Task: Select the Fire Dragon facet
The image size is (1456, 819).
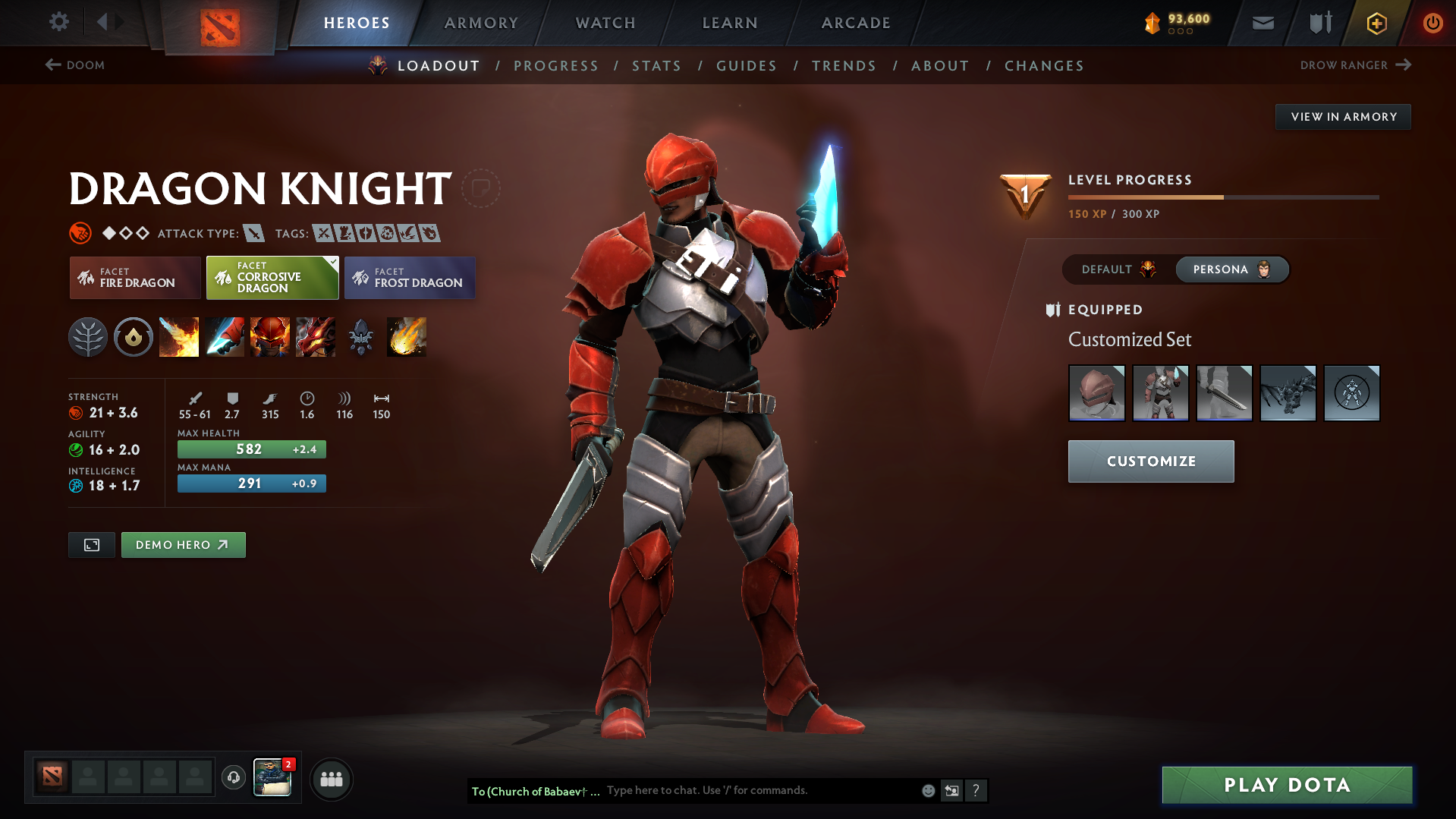Action: [134, 277]
